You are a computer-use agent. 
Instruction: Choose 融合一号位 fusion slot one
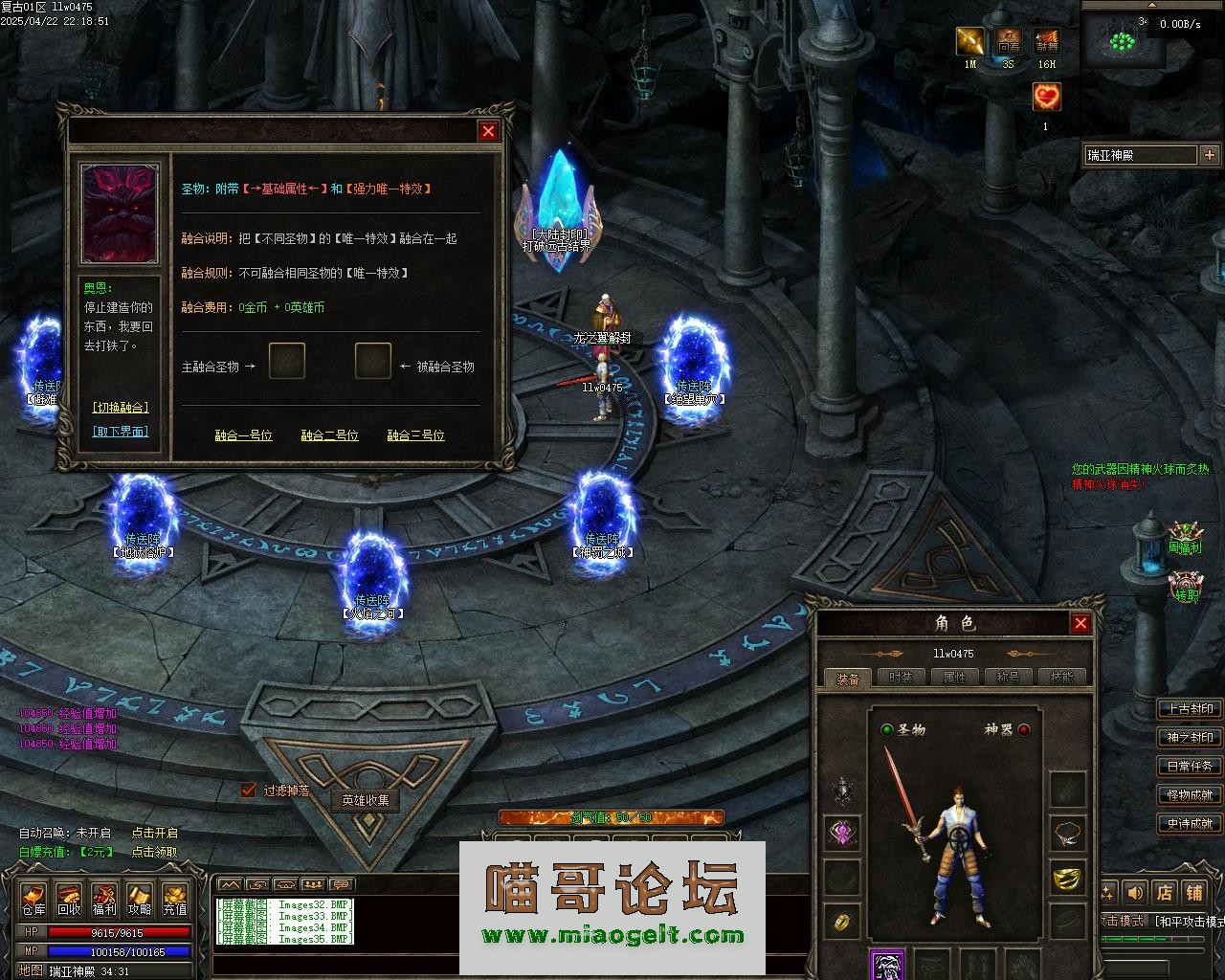[243, 435]
